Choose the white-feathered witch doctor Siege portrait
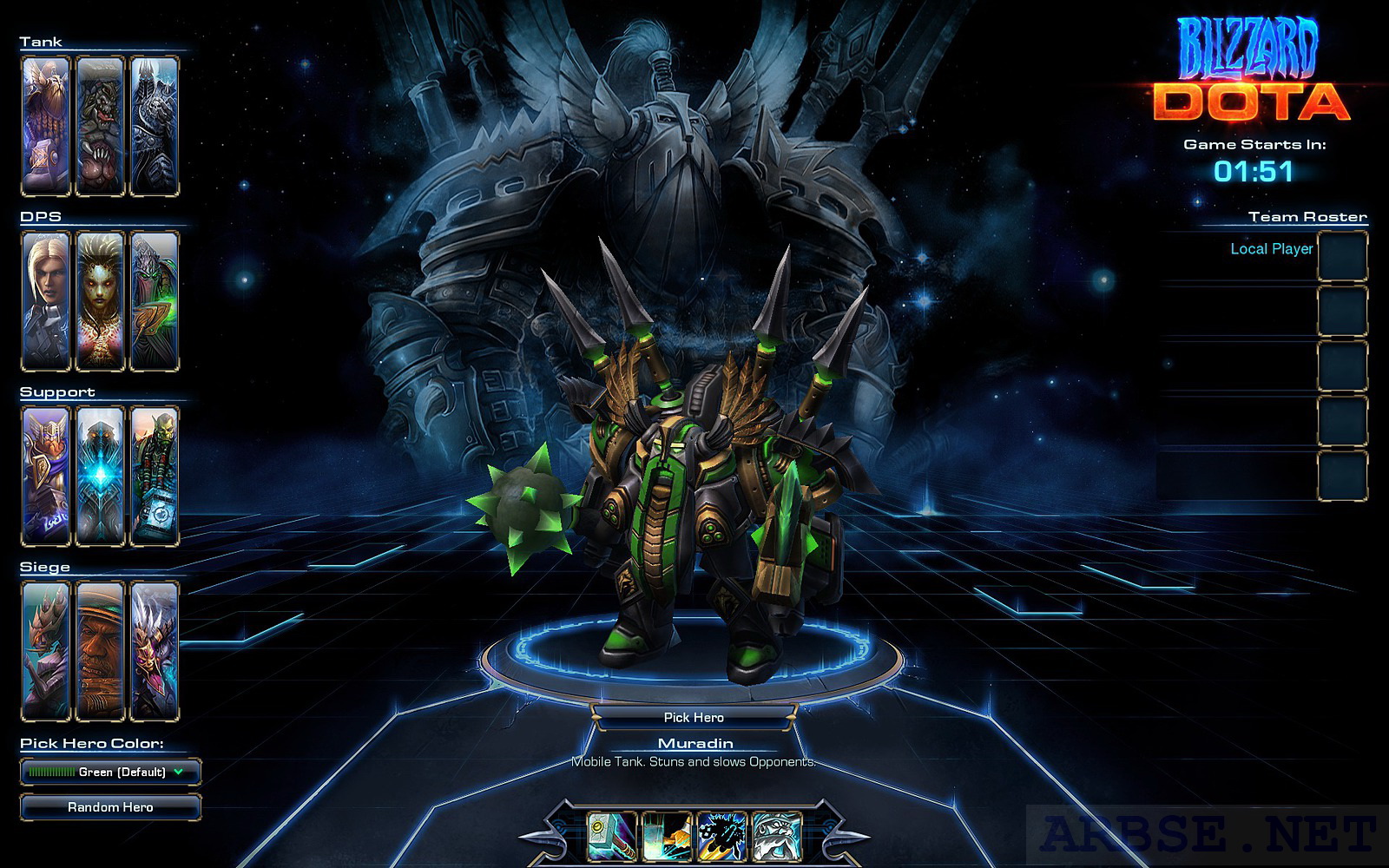Screen dimensions: 1389x868 [x=155, y=651]
